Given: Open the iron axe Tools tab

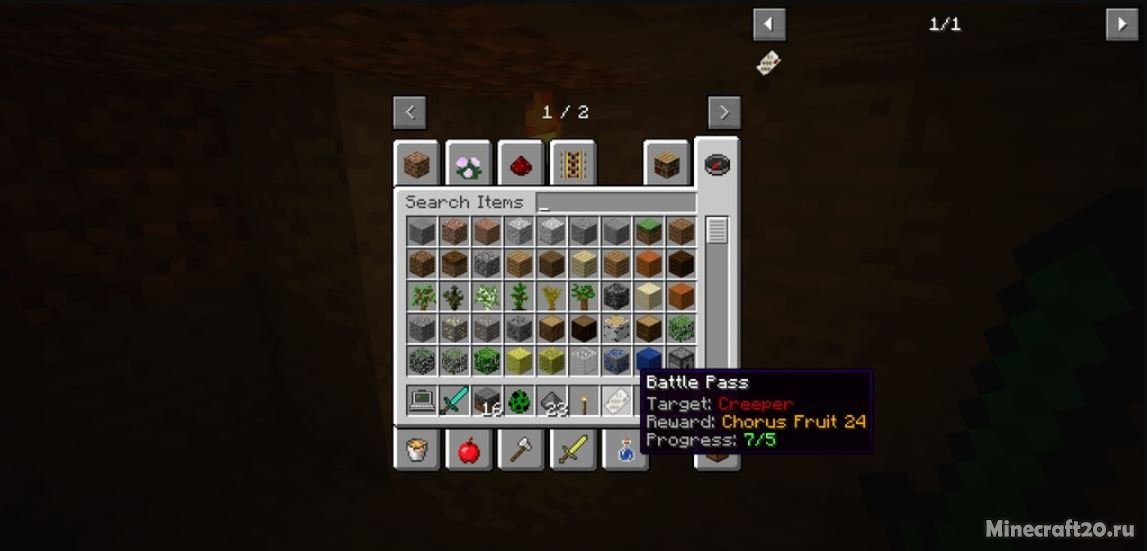Looking at the screenshot, I should (x=520, y=450).
